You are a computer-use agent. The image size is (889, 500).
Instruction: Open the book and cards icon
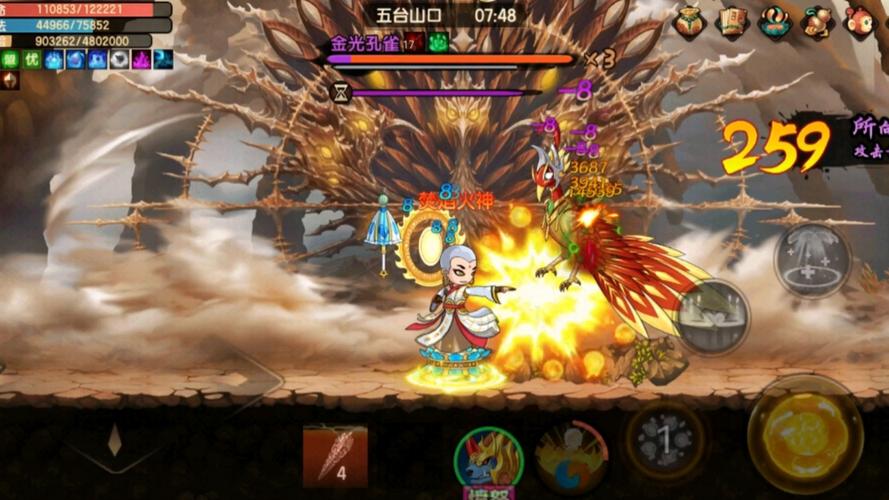(733, 22)
